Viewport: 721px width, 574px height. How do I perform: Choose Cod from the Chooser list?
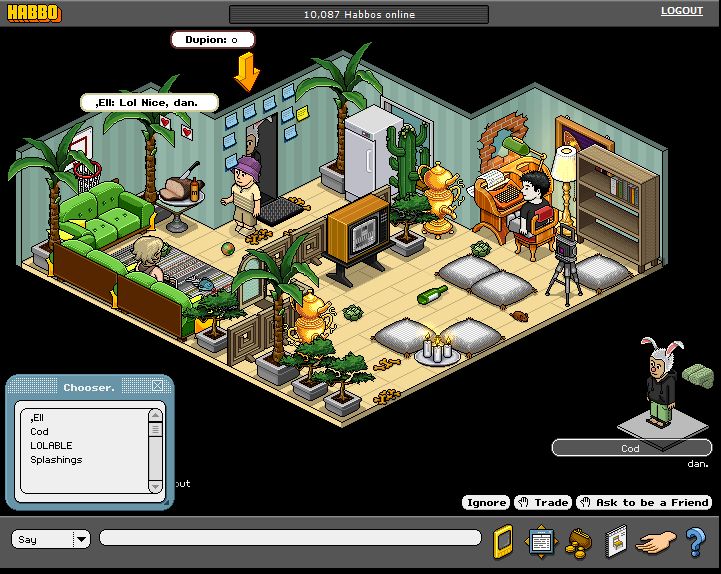tap(39, 432)
